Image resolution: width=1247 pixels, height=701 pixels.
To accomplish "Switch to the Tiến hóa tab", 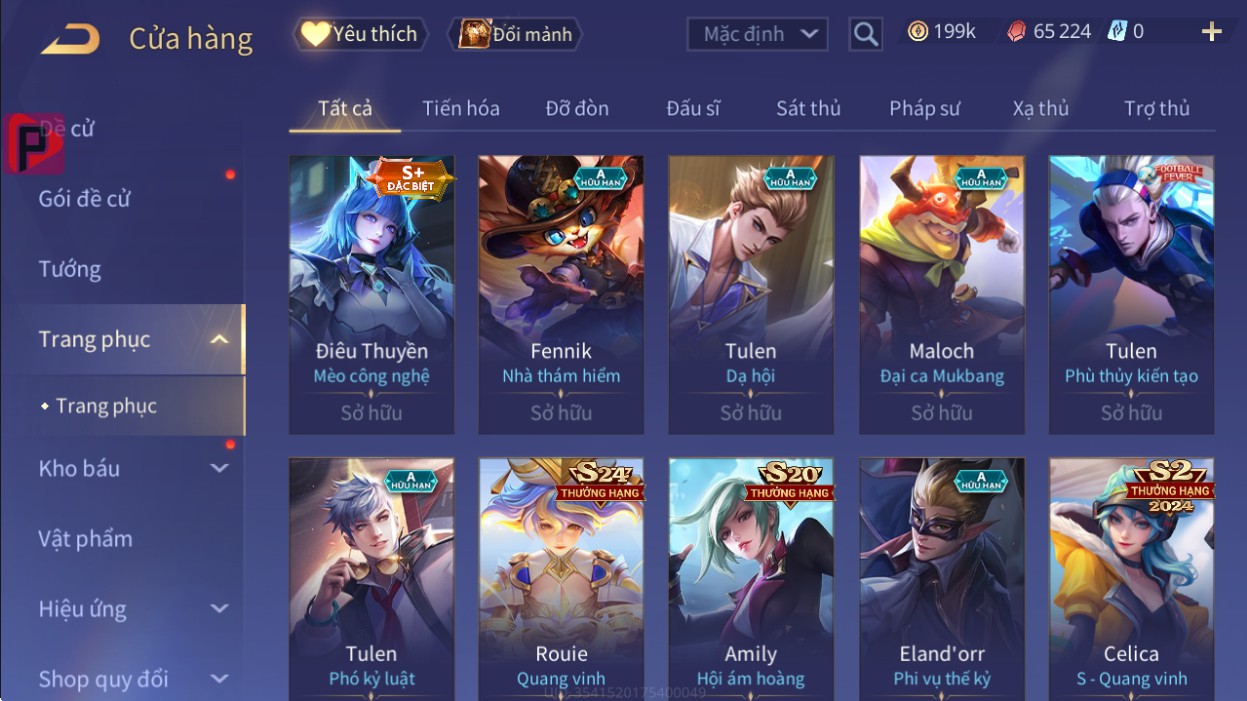I will [x=460, y=108].
